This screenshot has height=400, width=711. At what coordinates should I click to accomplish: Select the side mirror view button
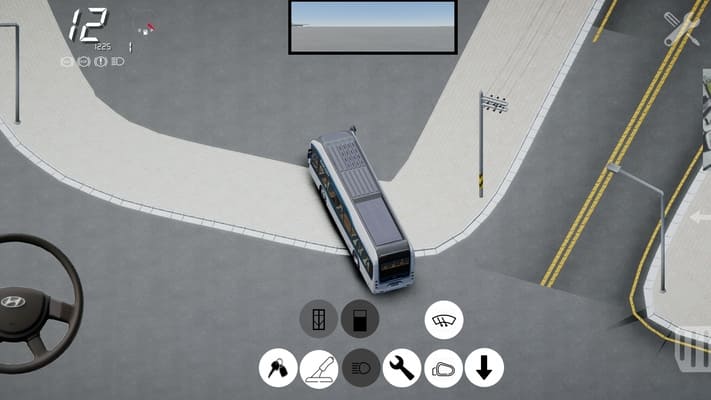(443, 369)
